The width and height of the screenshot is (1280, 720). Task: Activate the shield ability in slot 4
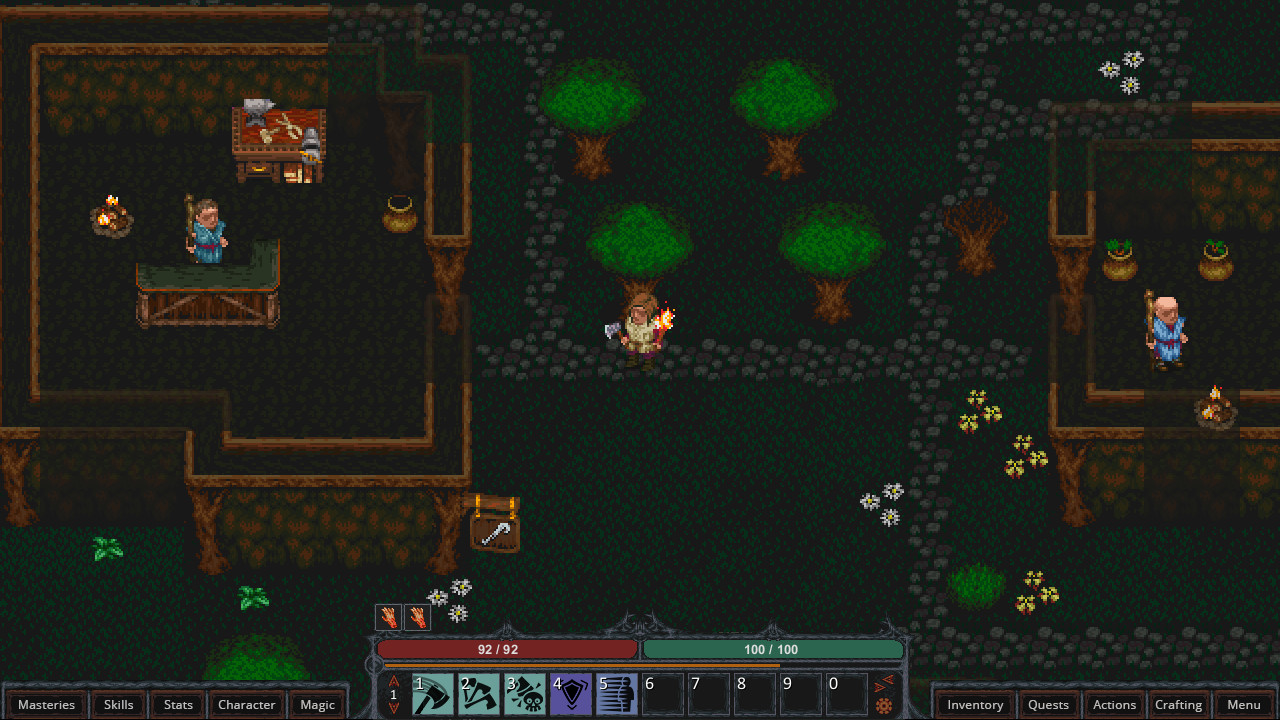[571, 694]
